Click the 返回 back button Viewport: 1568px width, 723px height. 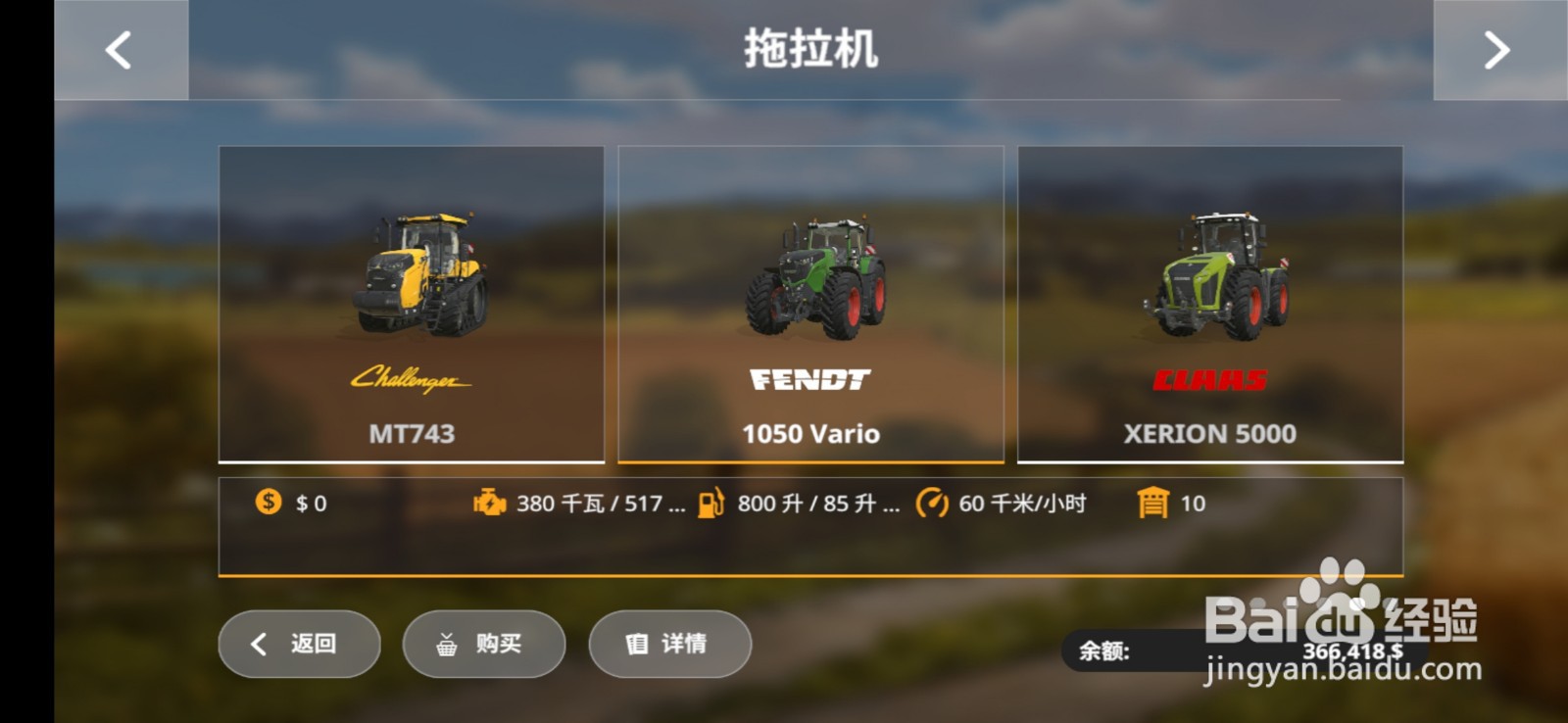pos(297,644)
